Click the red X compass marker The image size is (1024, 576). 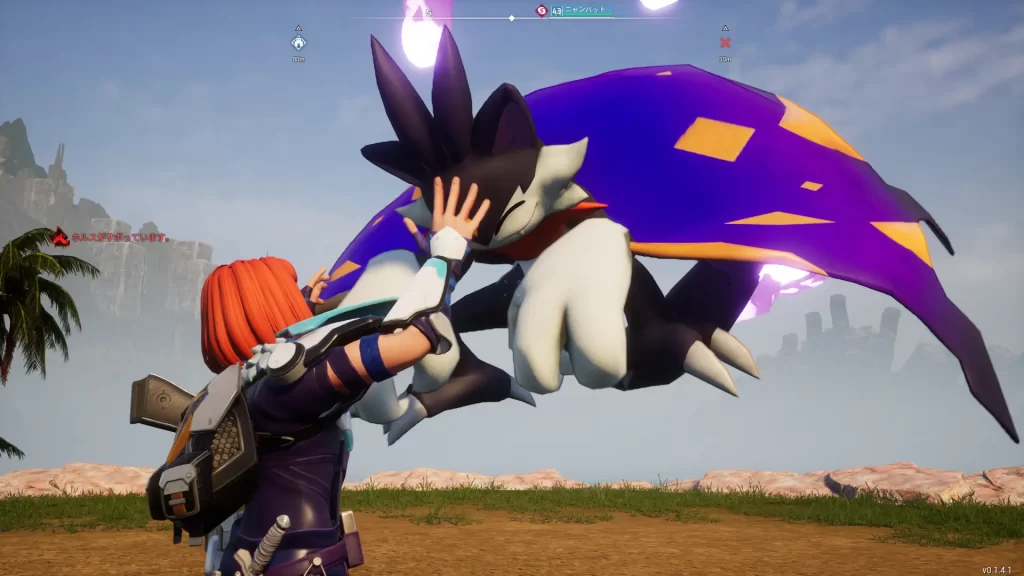tap(725, 43)
